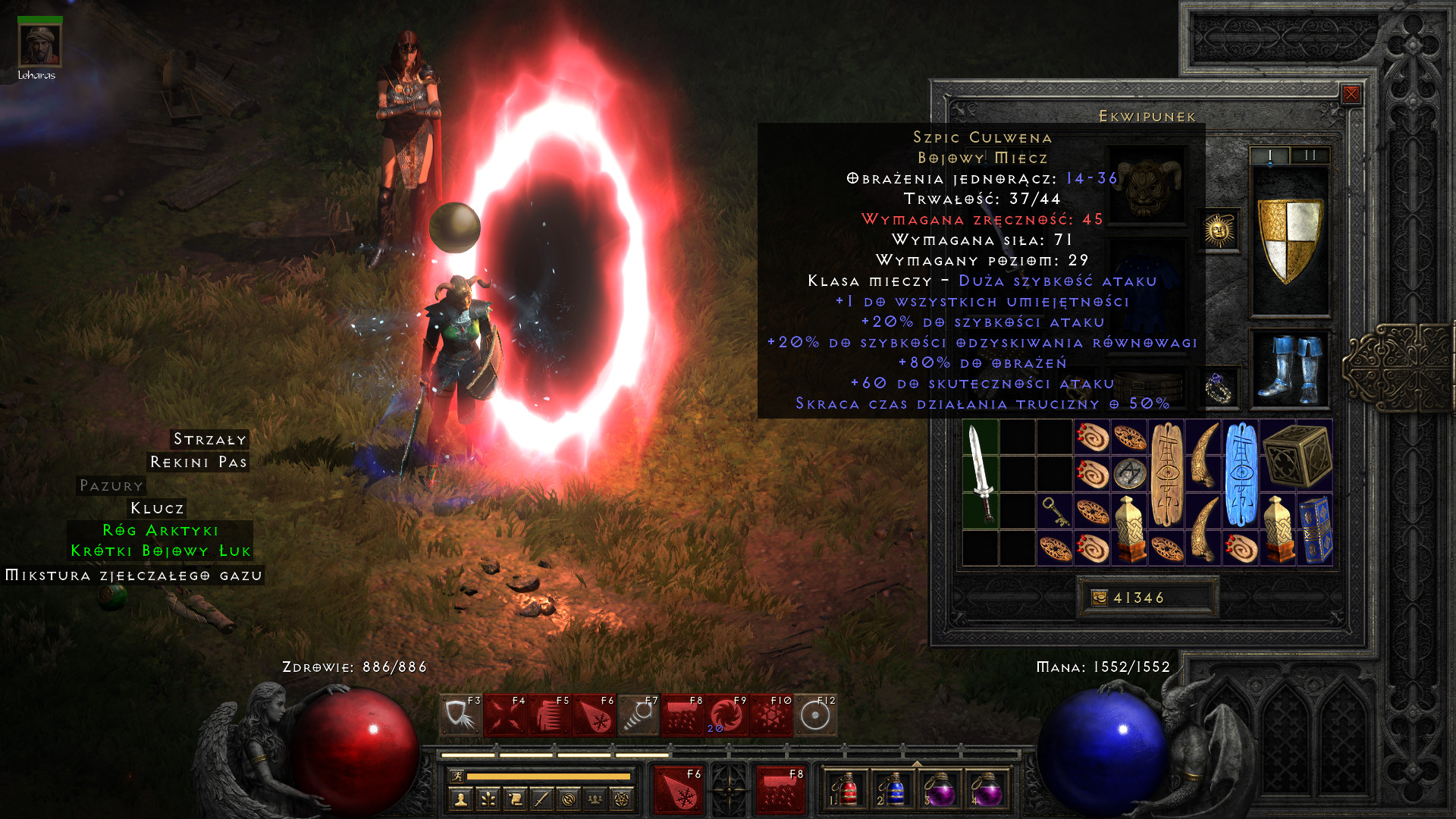1456x819 pixels.
Task: Select the equipped ring slot
Action: (1219, 388)
